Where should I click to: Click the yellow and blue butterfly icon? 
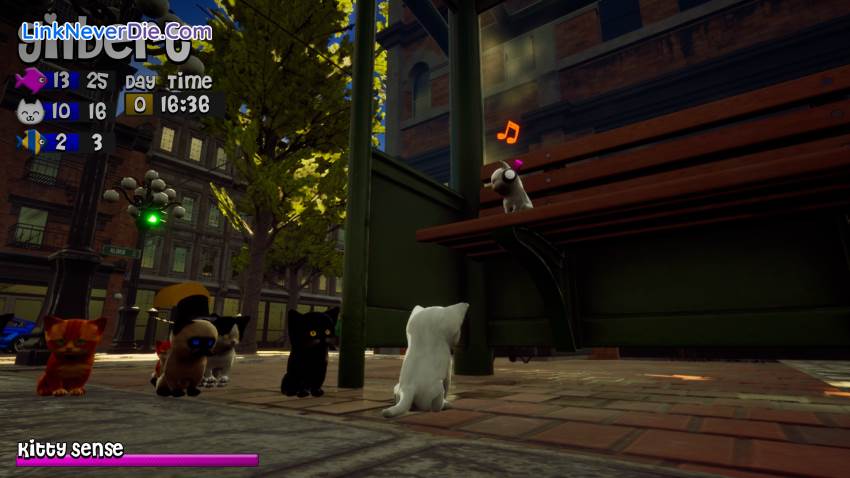click(x=31, y=141)
